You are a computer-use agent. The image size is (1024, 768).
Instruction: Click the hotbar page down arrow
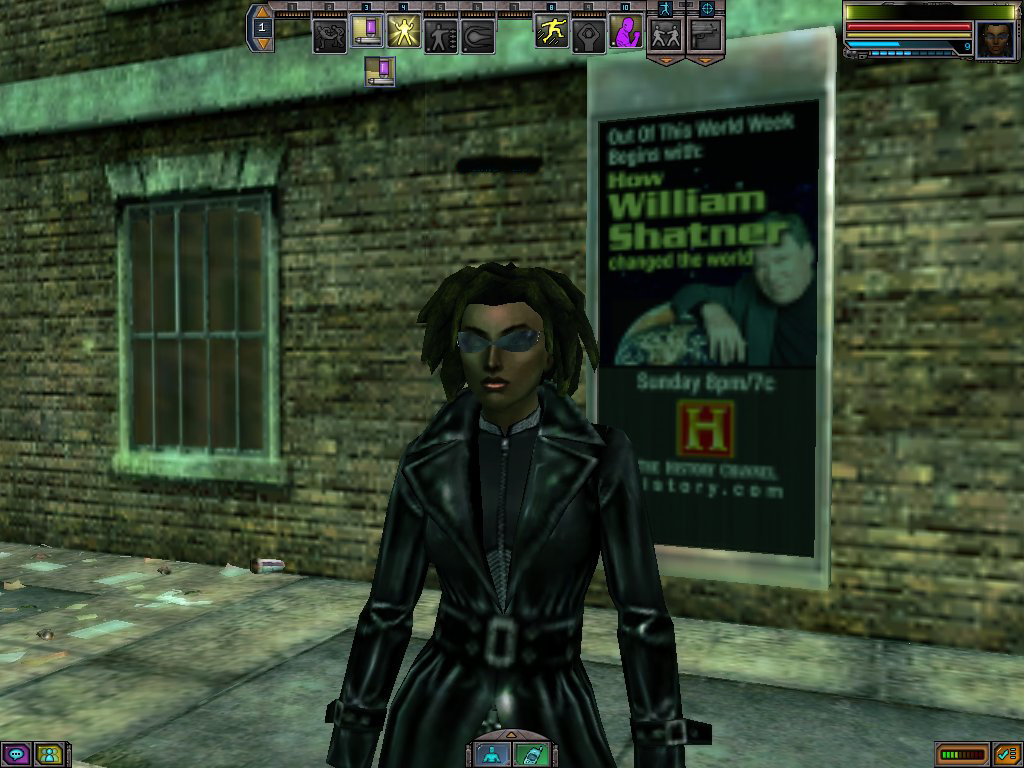263,45
